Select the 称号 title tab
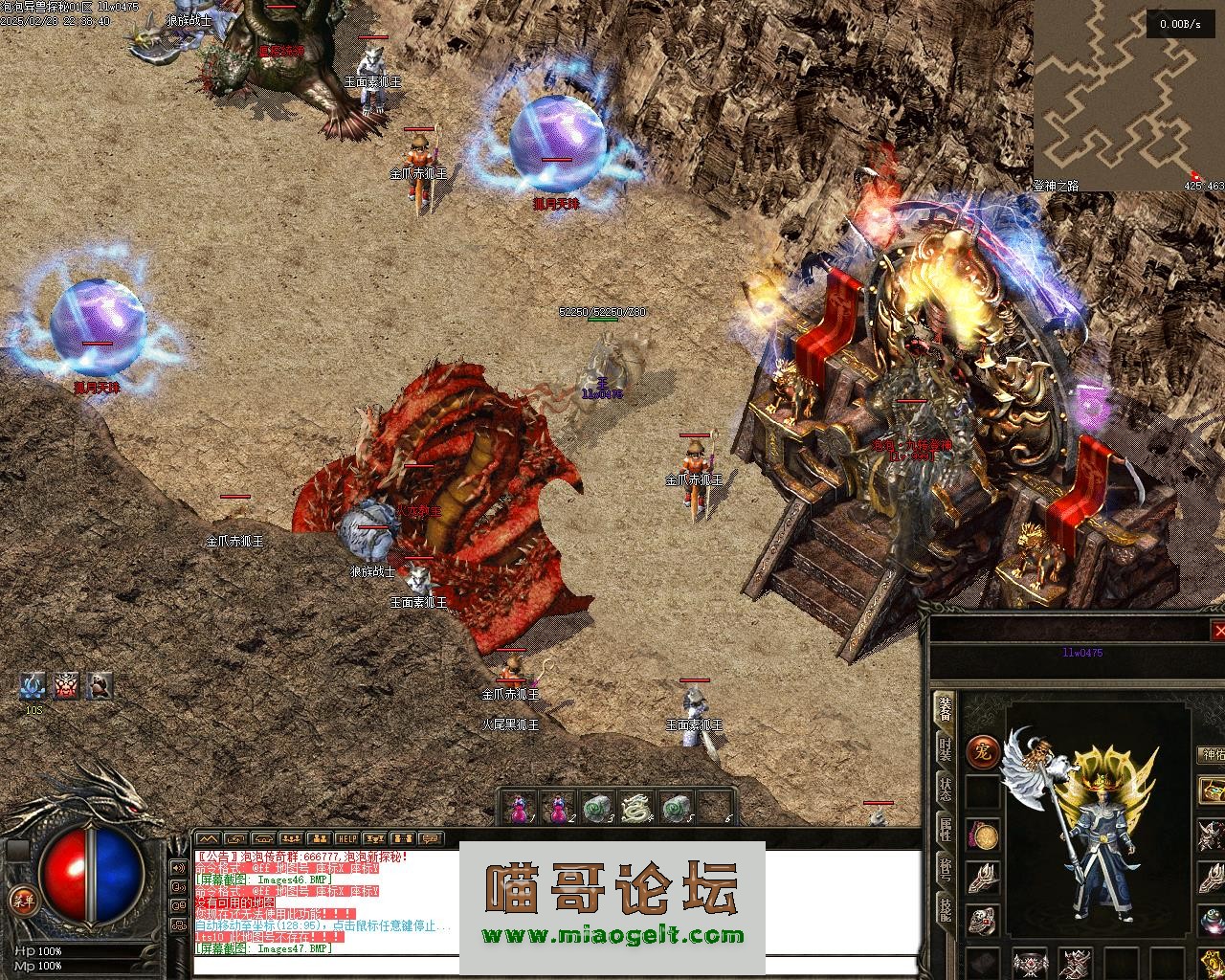This screenshot has height=980, width=1225. click(x=946, y=870)
